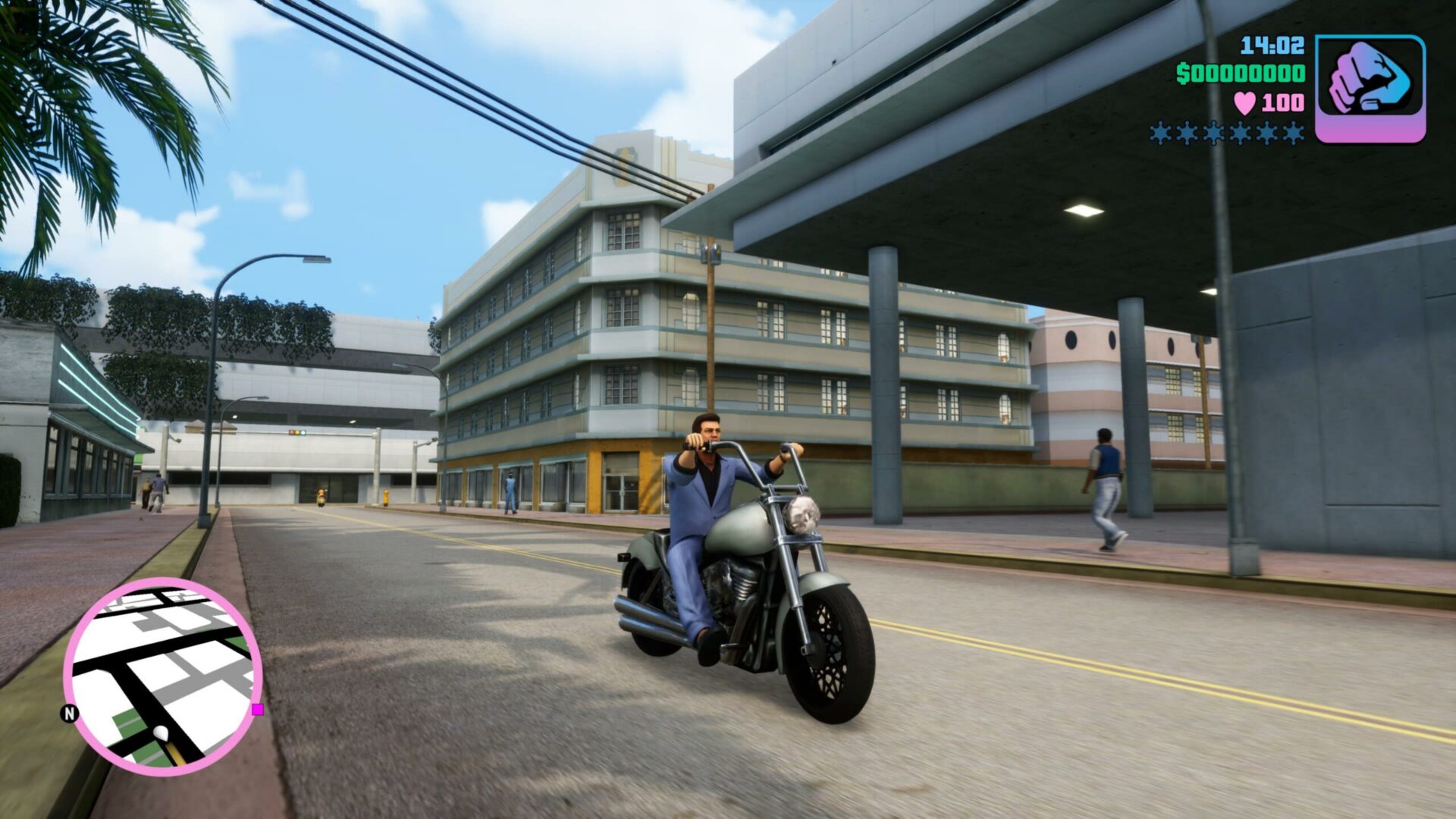Click the north compass marker on the radar
The height and width of the screenshot is (819, 1456).
click(x=70, y=713)
